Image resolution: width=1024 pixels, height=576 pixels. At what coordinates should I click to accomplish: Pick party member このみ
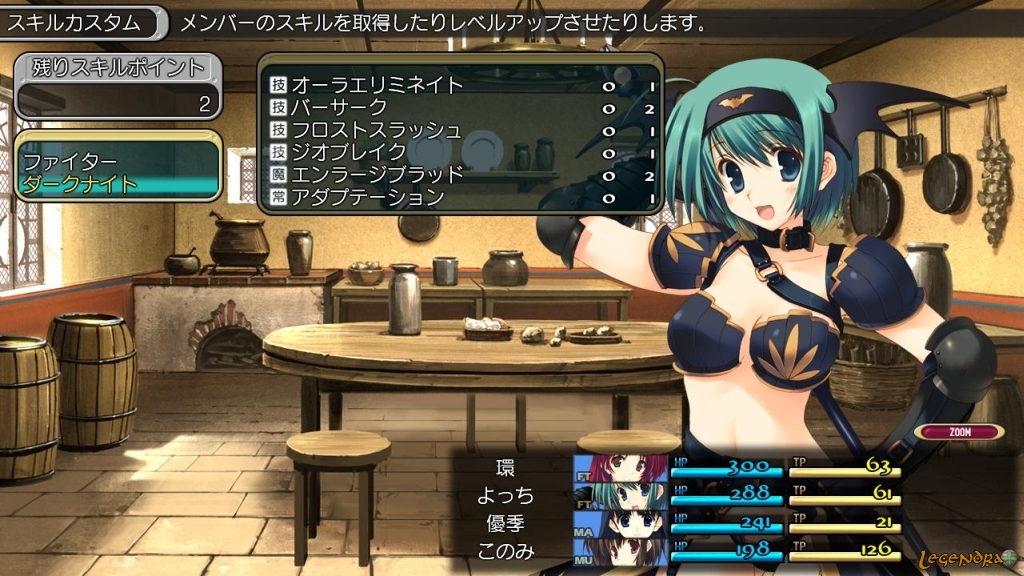(507, 550)
